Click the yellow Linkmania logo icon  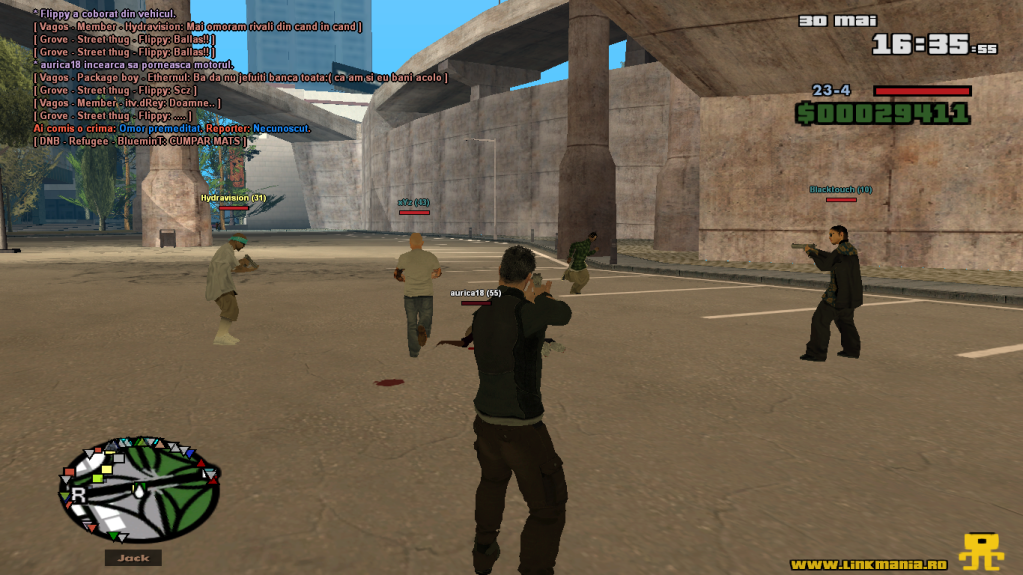click(981, 552)
